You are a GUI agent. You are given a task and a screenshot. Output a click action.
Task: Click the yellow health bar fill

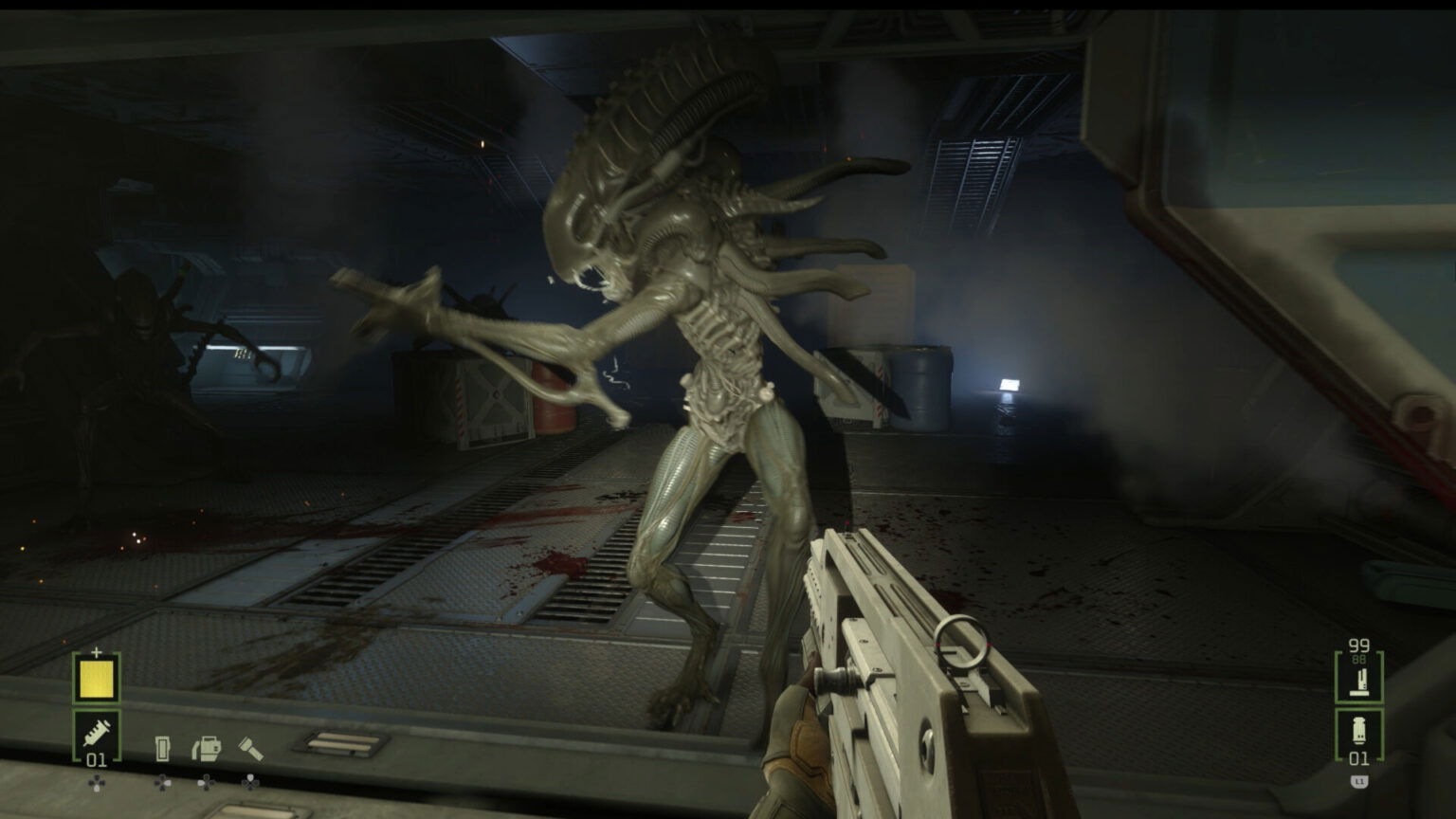tap(96, 679)
